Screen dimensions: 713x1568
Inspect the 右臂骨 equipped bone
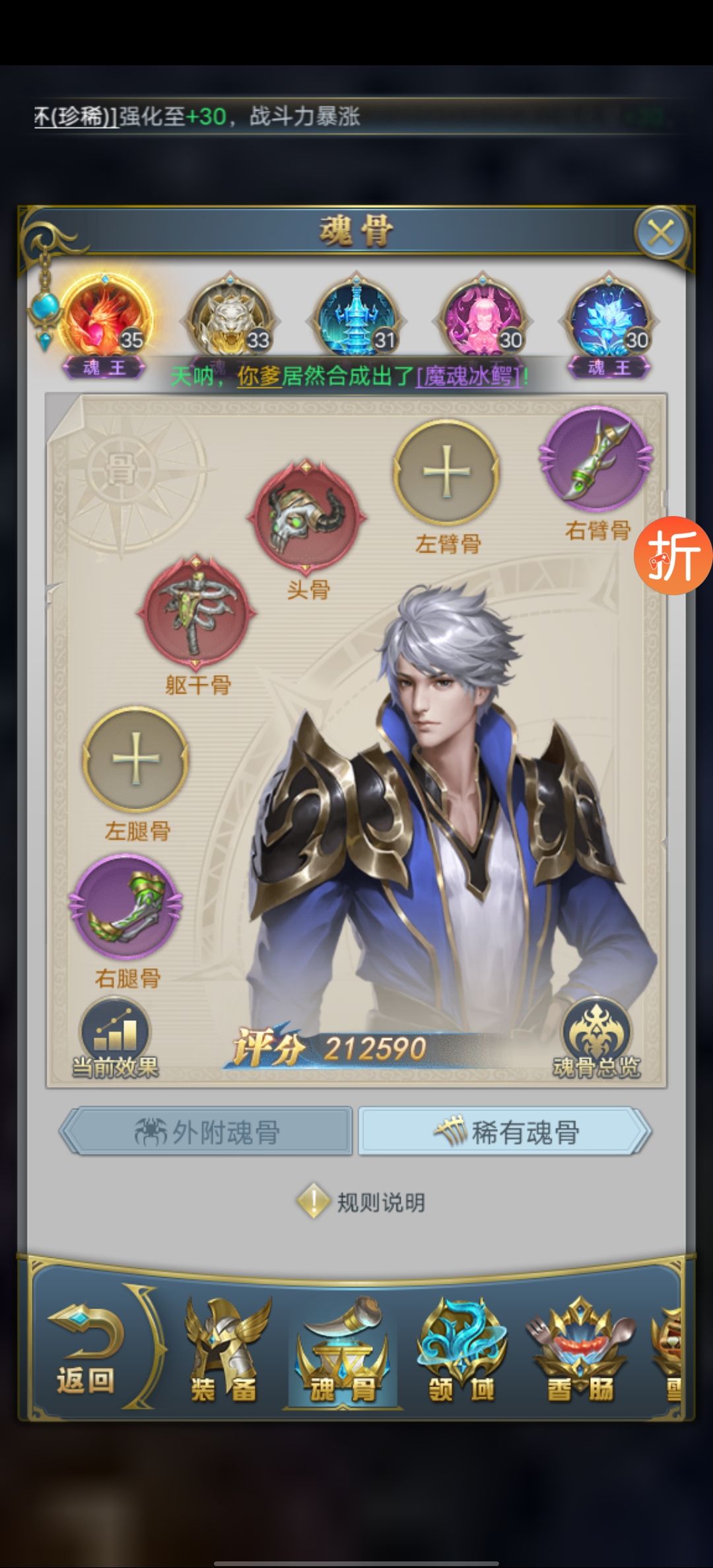595,459
